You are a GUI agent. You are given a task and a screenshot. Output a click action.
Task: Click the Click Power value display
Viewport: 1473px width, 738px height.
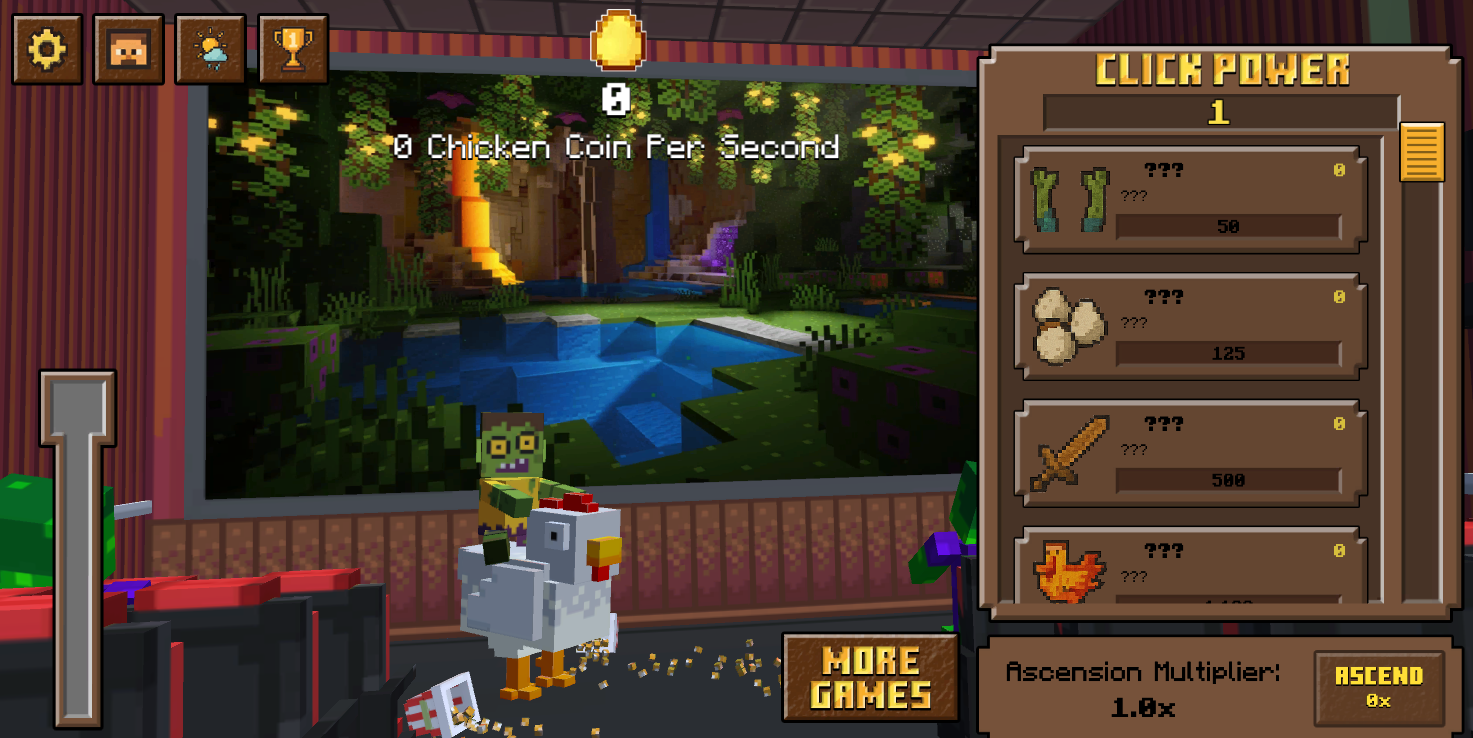(x=1218, y=111)
